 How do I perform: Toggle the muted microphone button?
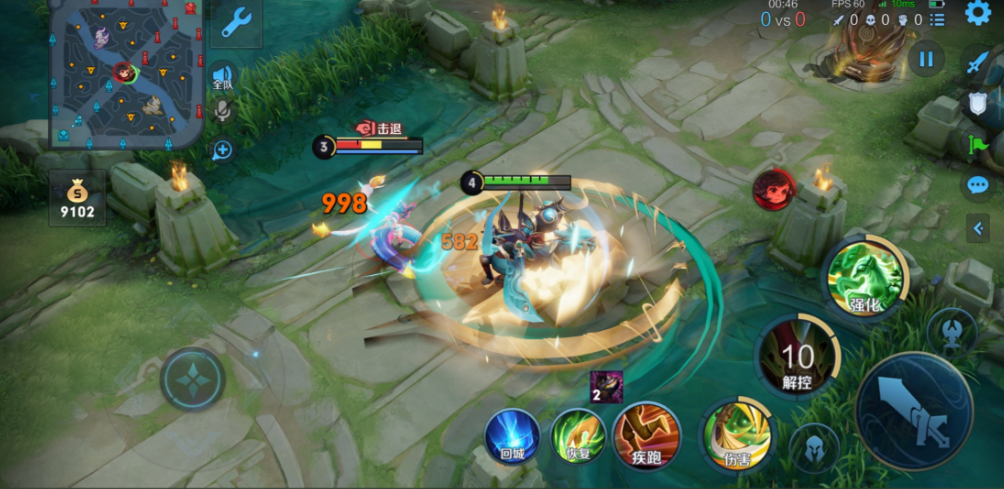(222, 111)
